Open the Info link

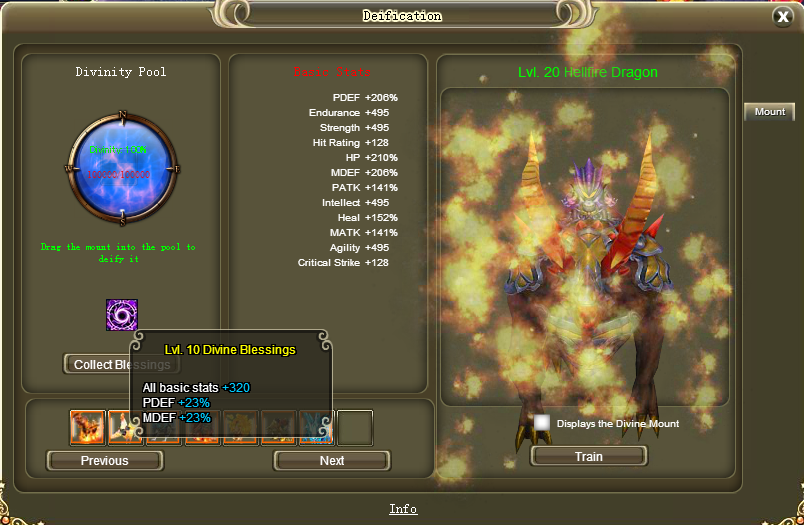click(x=403, y=509)
